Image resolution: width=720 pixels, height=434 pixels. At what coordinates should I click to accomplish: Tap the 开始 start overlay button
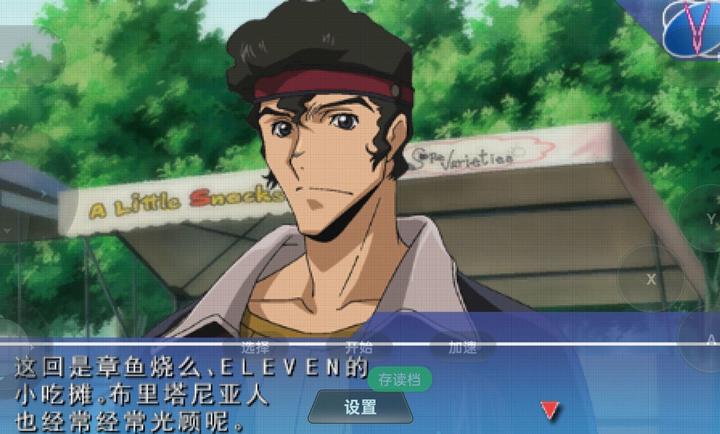coord(358,348)
